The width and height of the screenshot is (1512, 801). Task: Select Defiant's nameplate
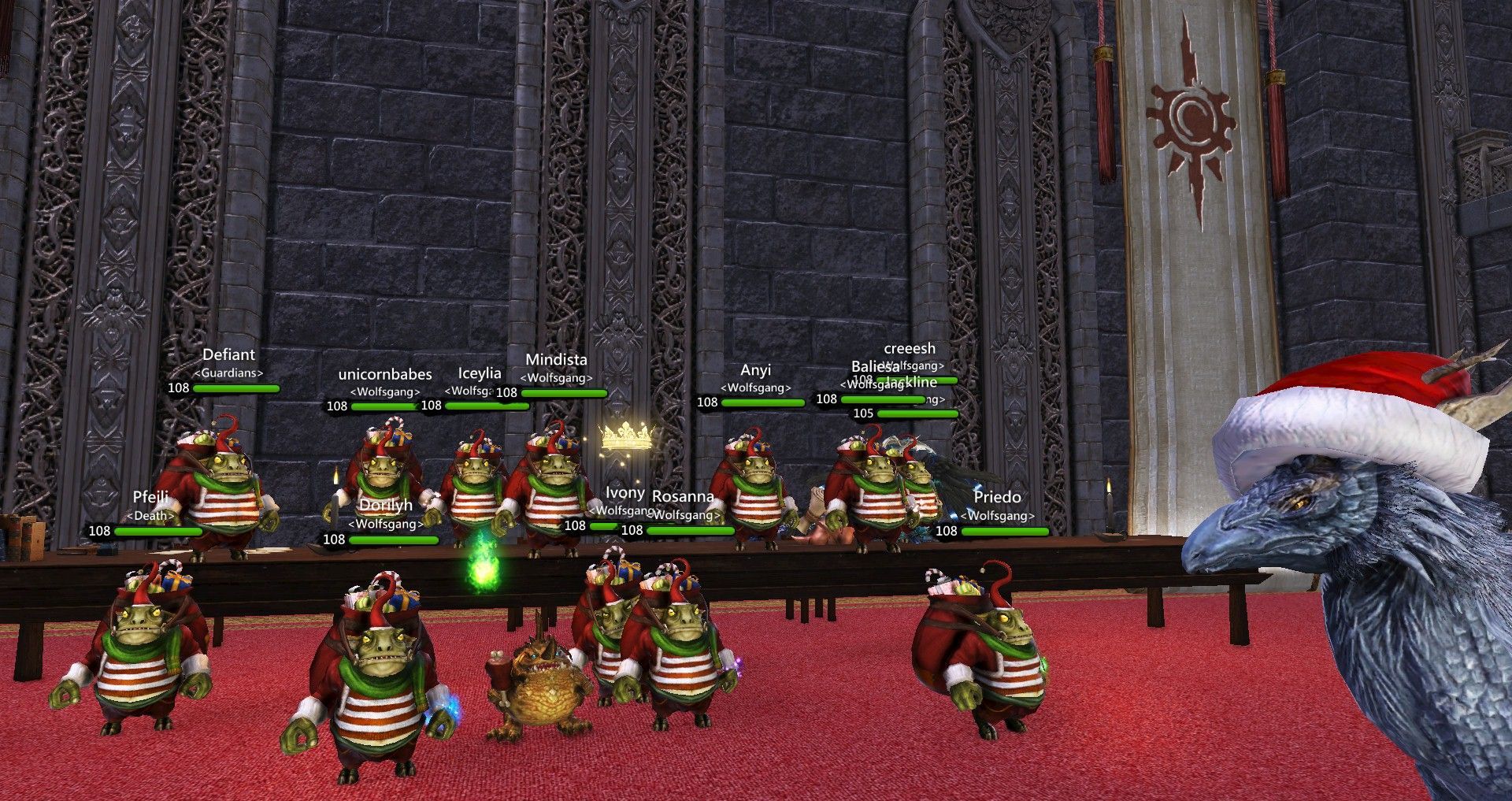[x=228, y=355]
